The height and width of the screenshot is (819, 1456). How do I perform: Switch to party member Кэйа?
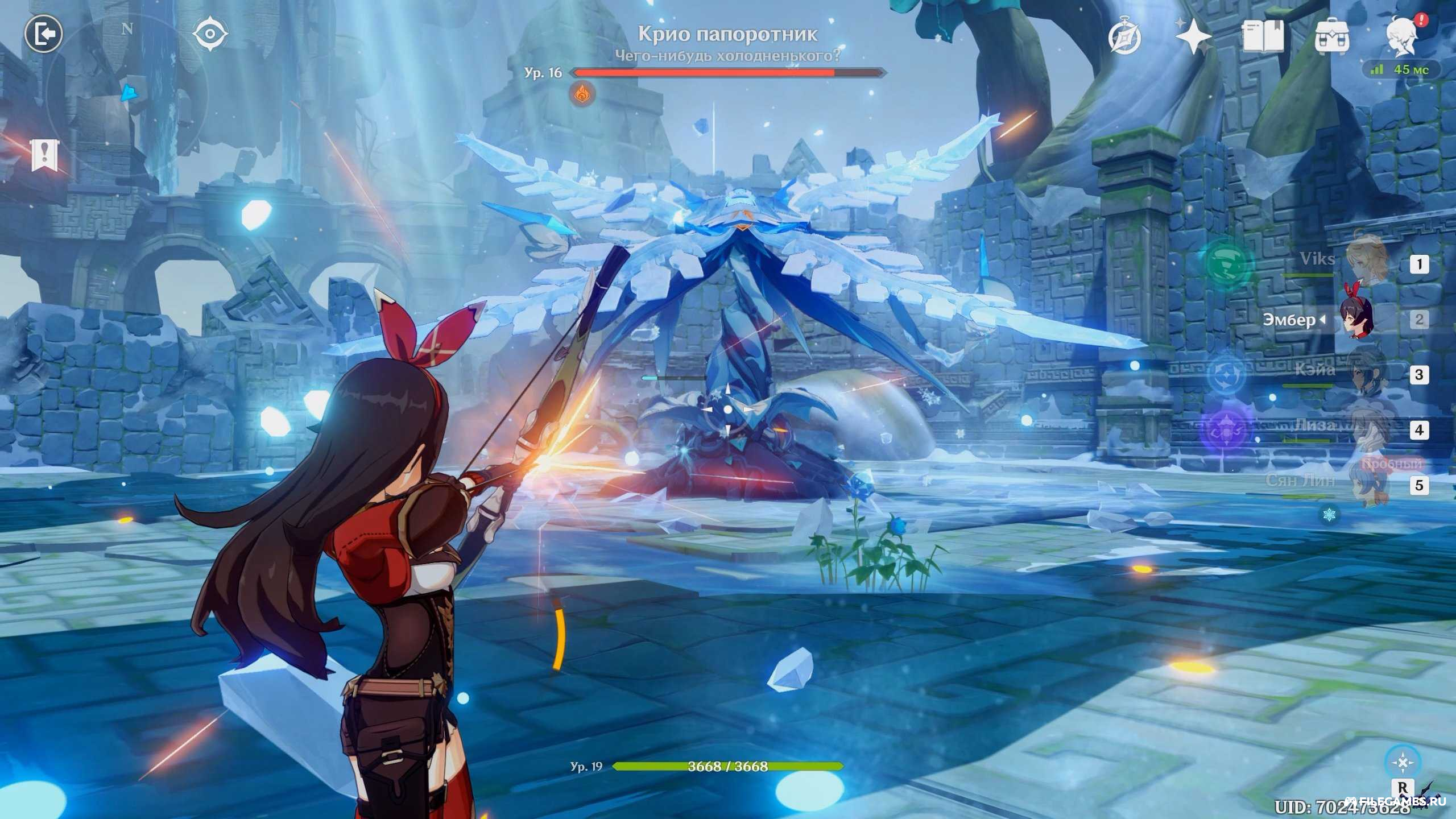[x=1365, y=373]
